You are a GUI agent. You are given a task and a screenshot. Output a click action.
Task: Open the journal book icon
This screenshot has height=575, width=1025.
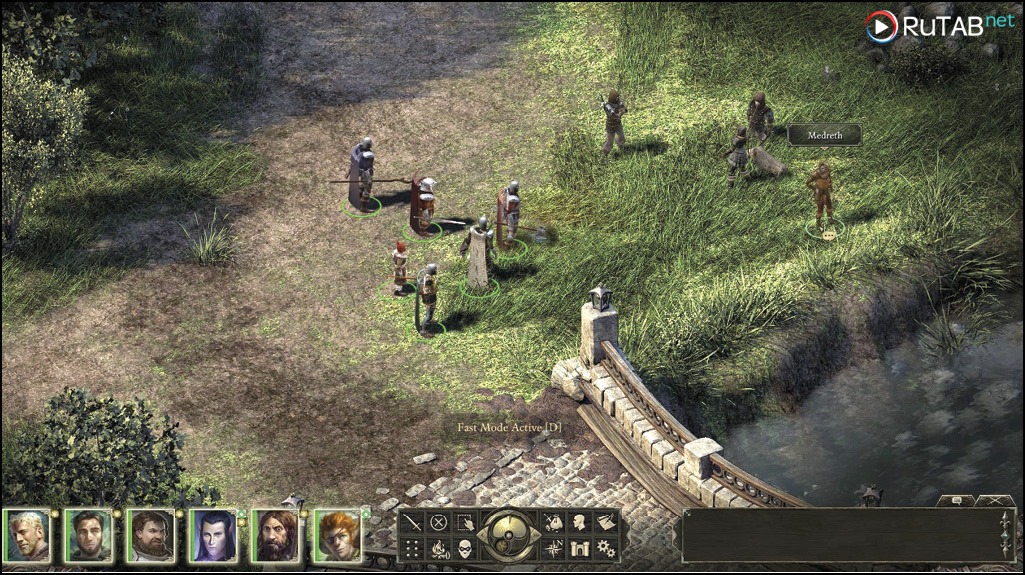click(x=605, y=522)
